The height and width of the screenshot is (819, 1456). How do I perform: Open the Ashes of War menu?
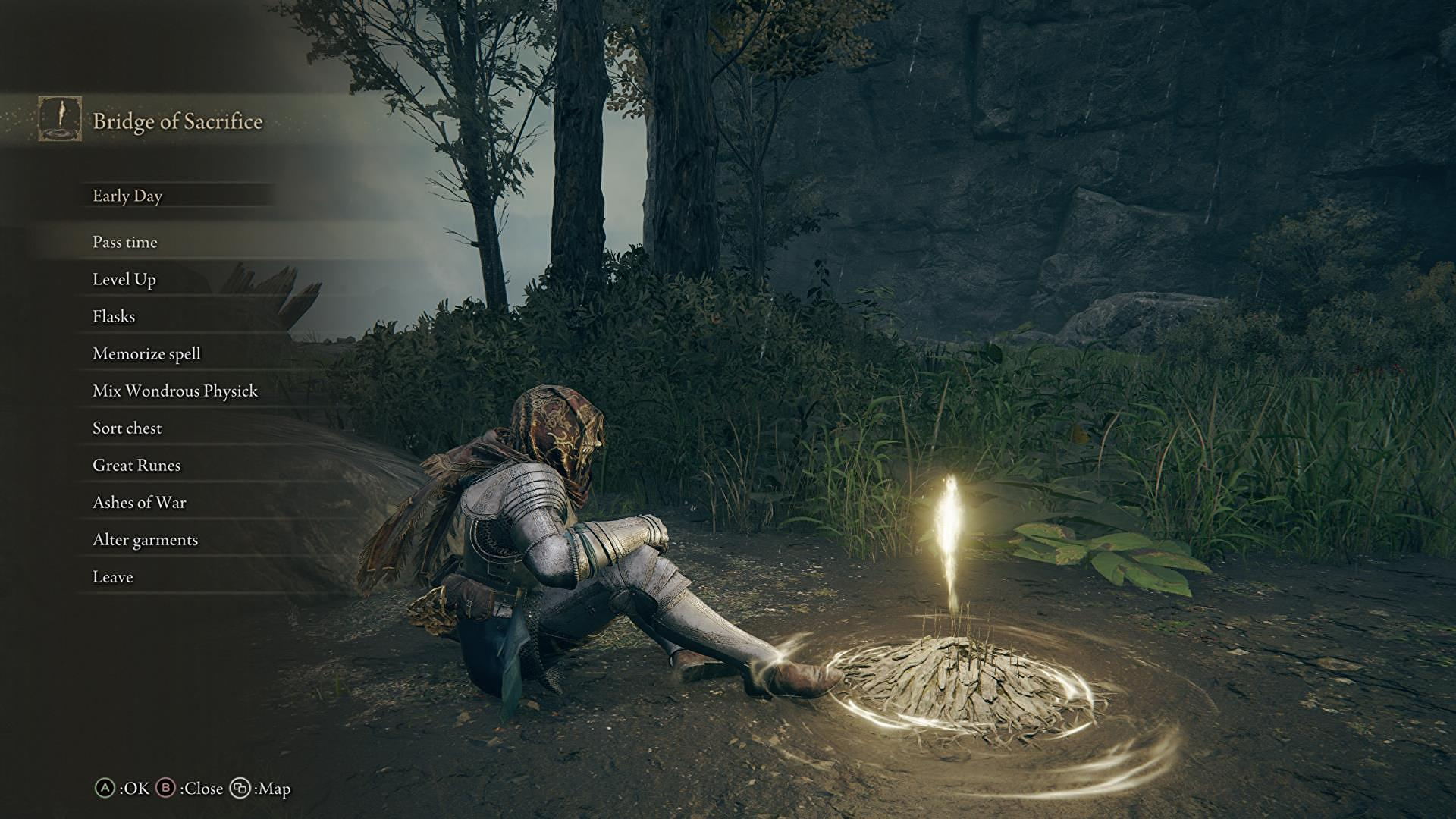[138, 502]
